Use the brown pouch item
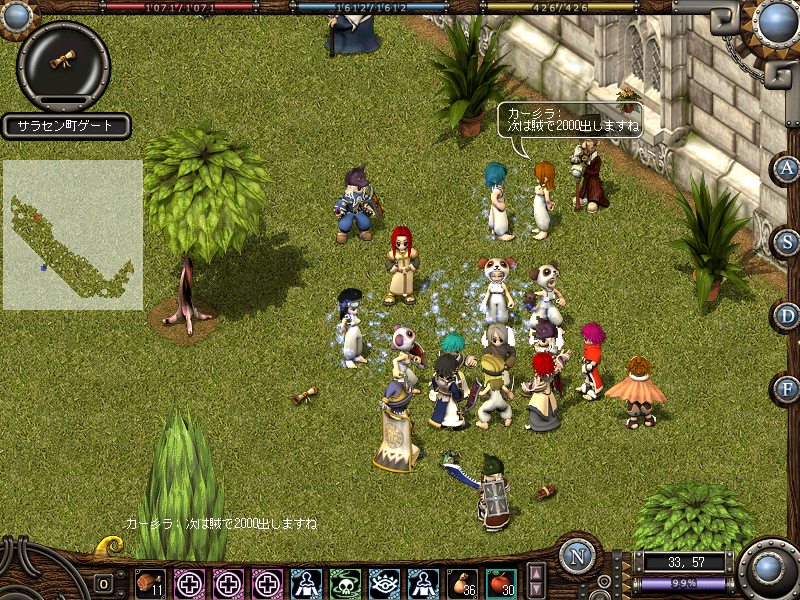The height and width of the screenshot is (600, 800). coord(462,583)
